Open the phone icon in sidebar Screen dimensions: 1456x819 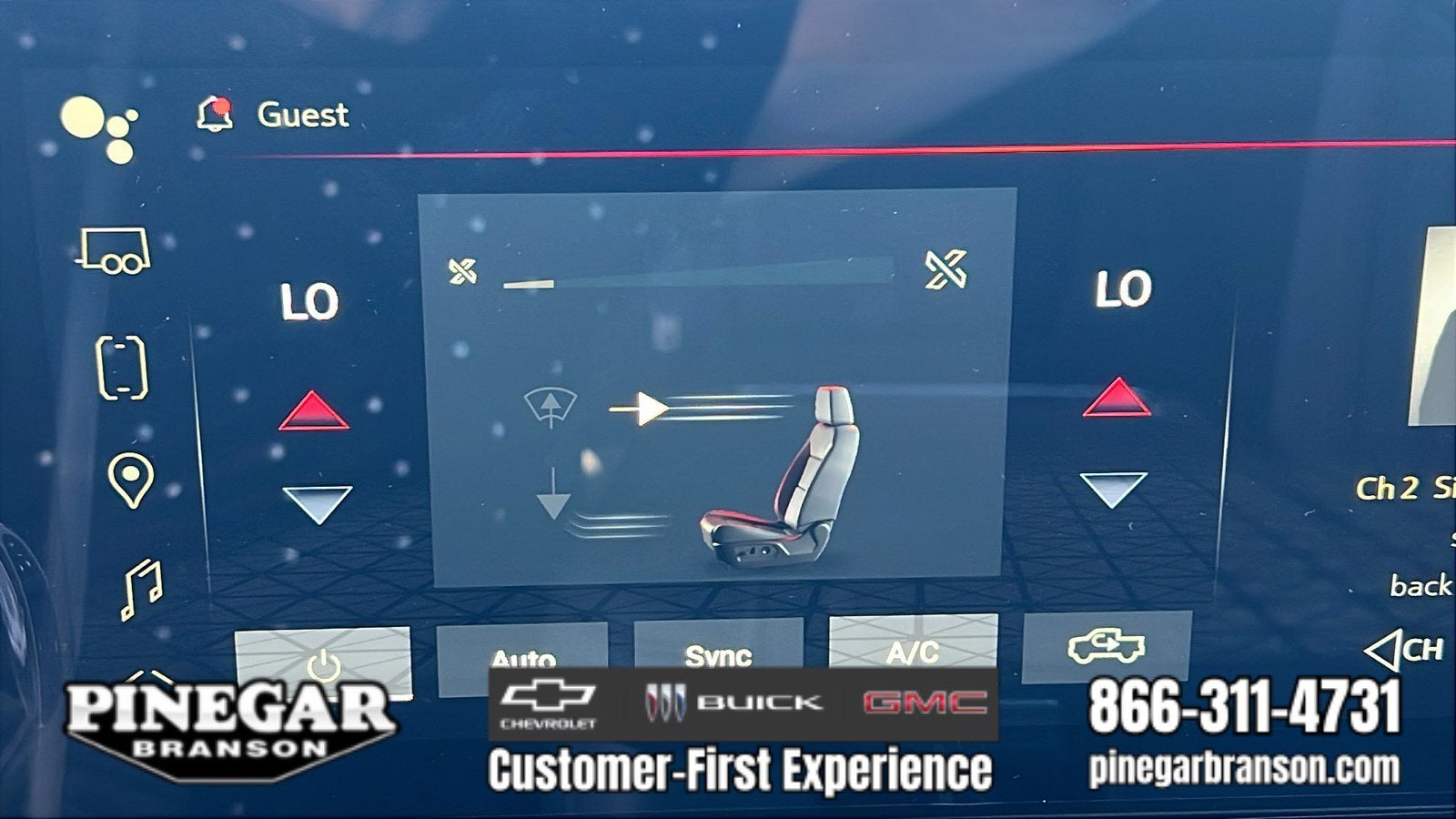pyautogui.click(x=122, y=368)
